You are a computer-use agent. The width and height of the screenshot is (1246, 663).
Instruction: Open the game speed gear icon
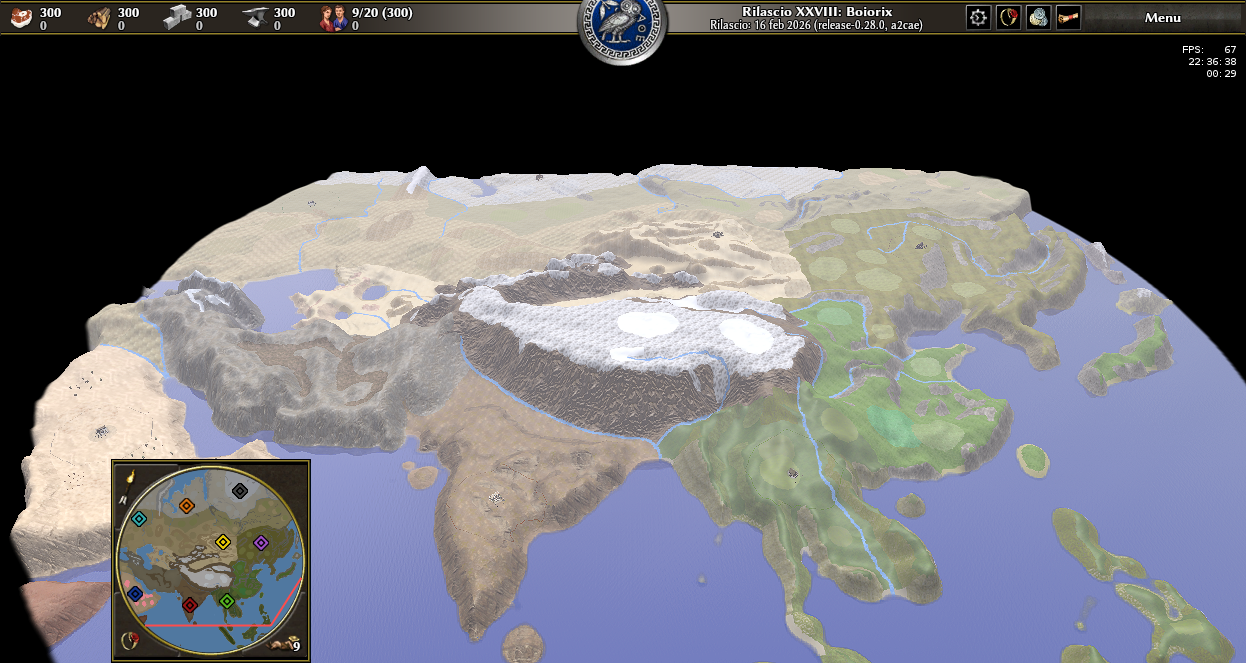(978, 17)
